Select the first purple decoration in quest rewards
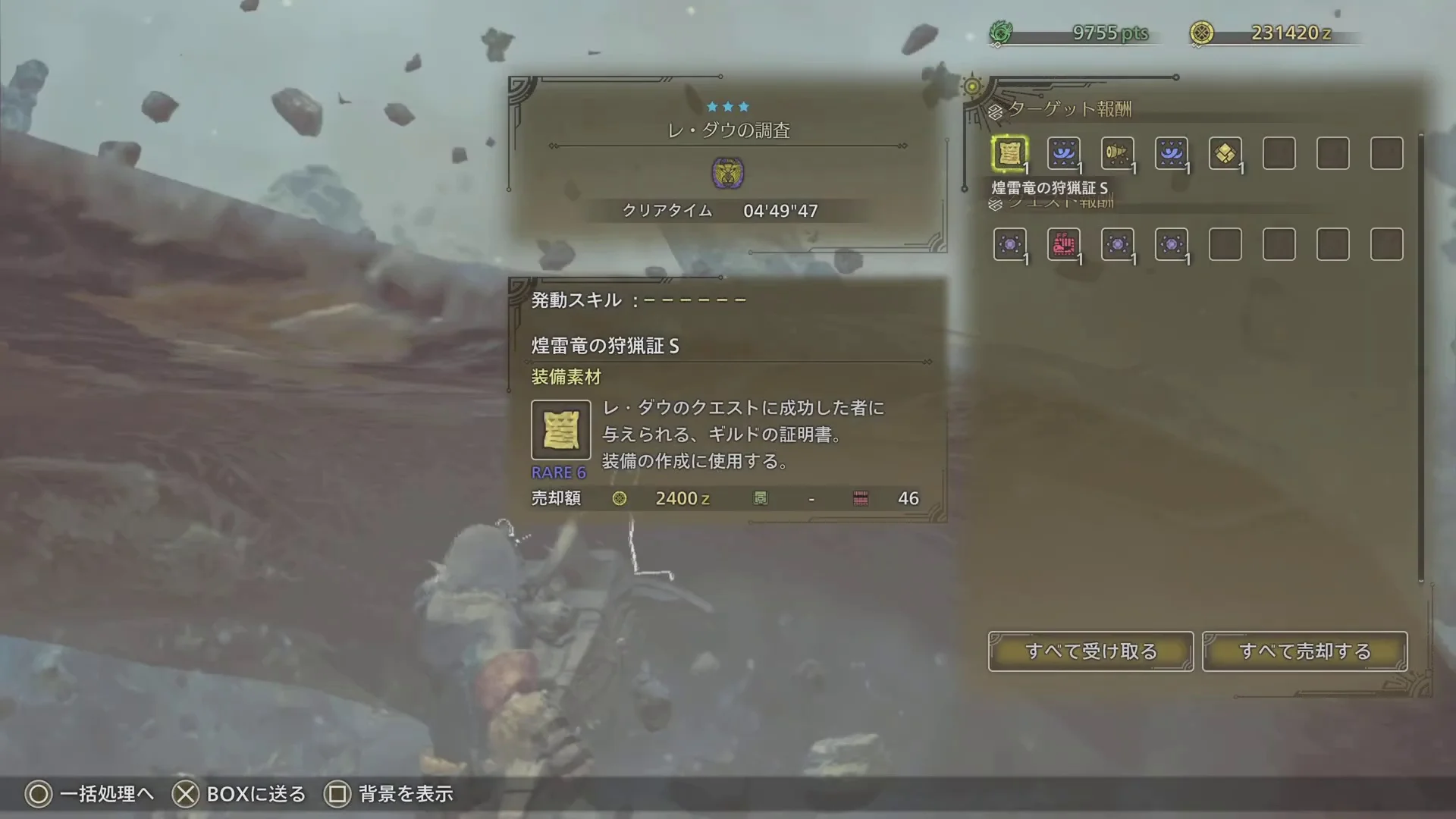Screen dimensions: 1456x819 point(1010,244)
